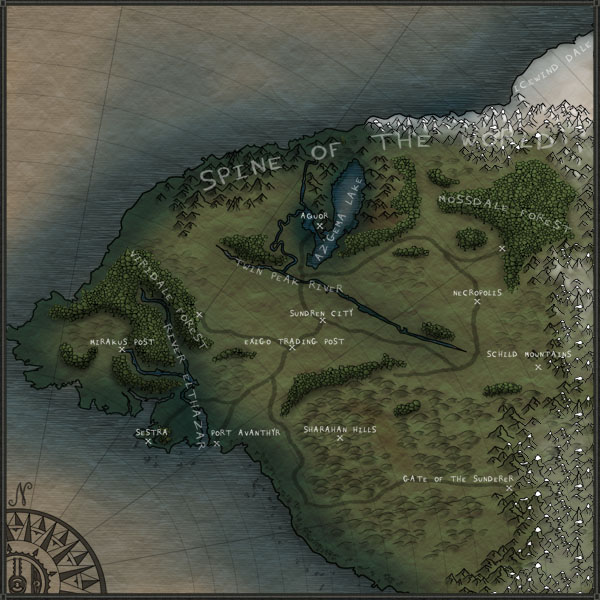Click the Cargo Trading Post marker
The image size is (600, 600).
pyautogui.click(x=292, y=349)
